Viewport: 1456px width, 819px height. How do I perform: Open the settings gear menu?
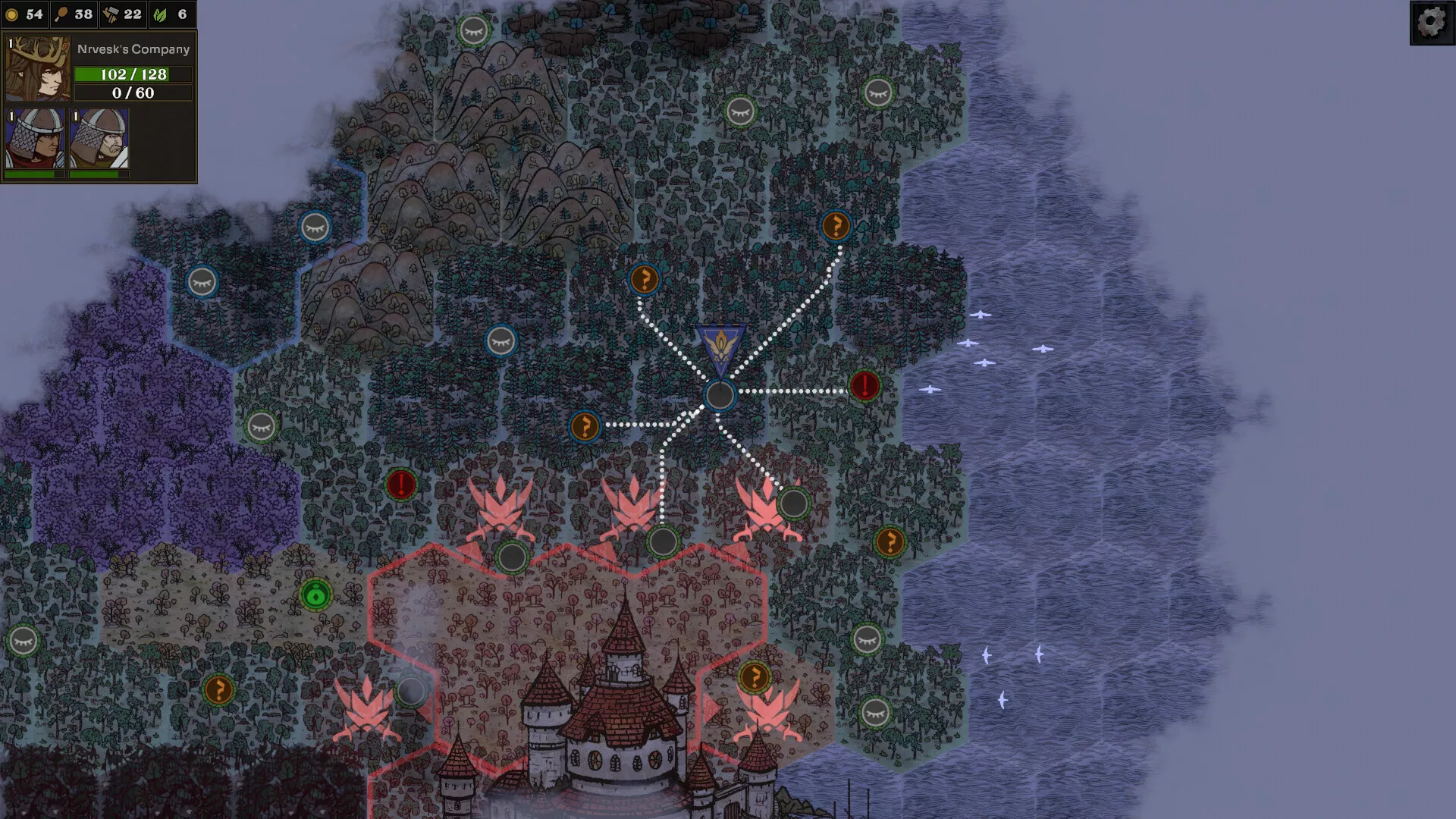[x=1431, y=22]
